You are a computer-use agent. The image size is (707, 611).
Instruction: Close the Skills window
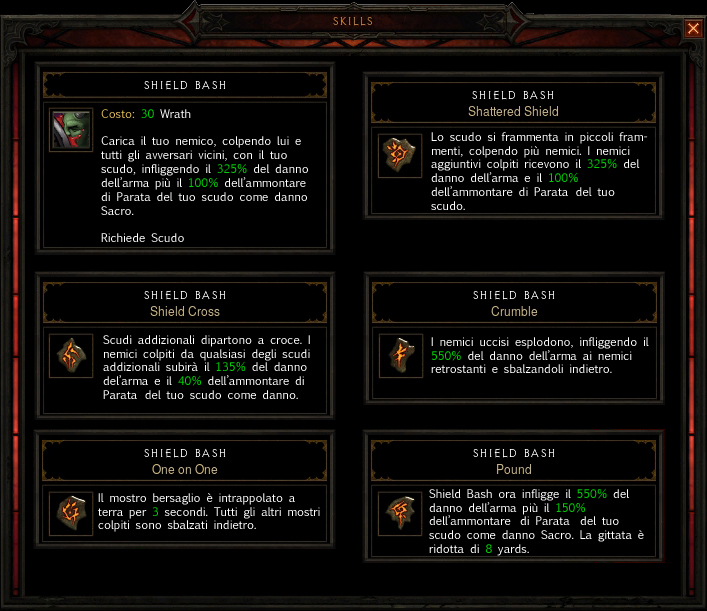point(693,29)
